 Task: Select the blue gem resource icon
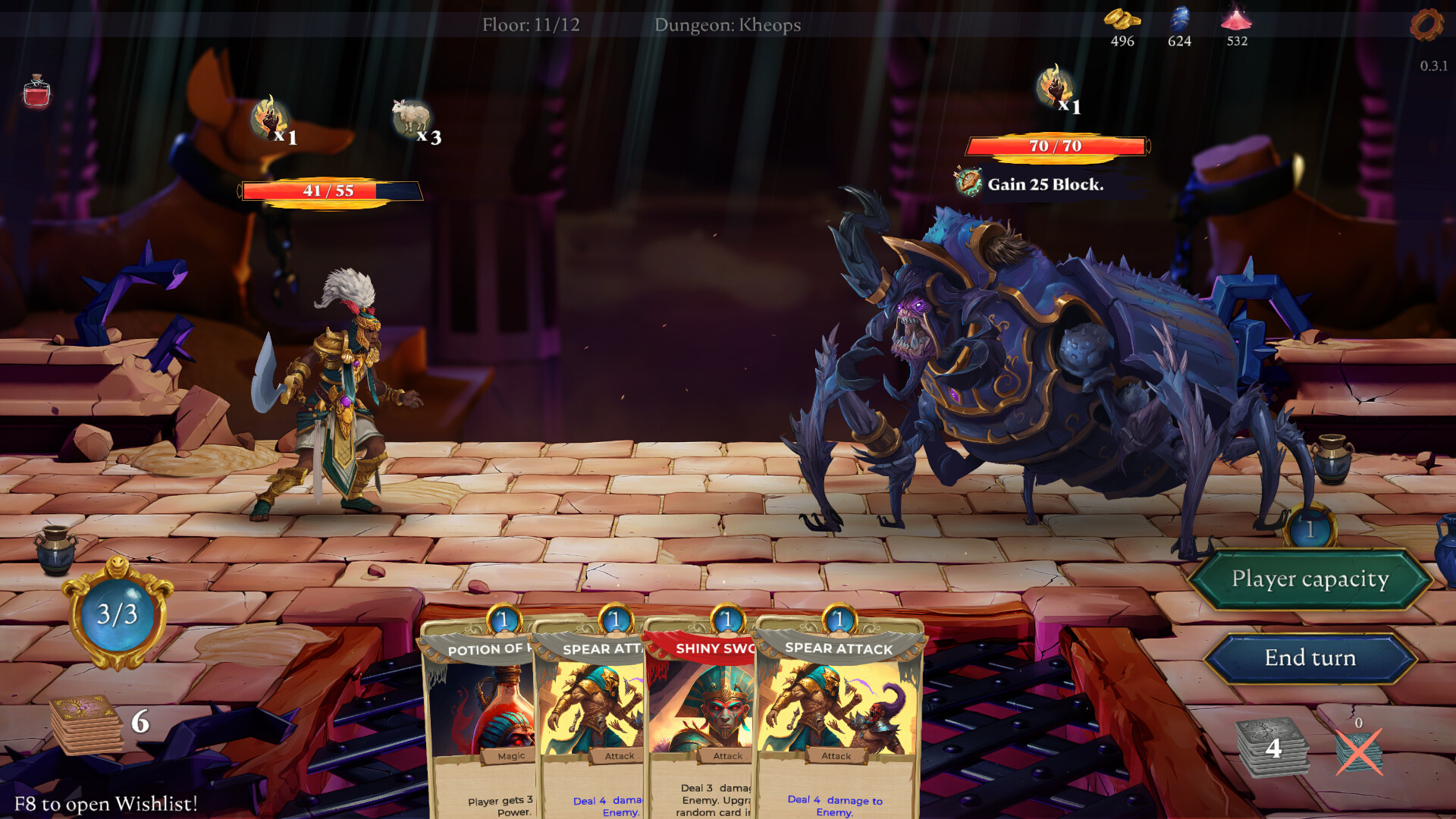(1180, 19)
